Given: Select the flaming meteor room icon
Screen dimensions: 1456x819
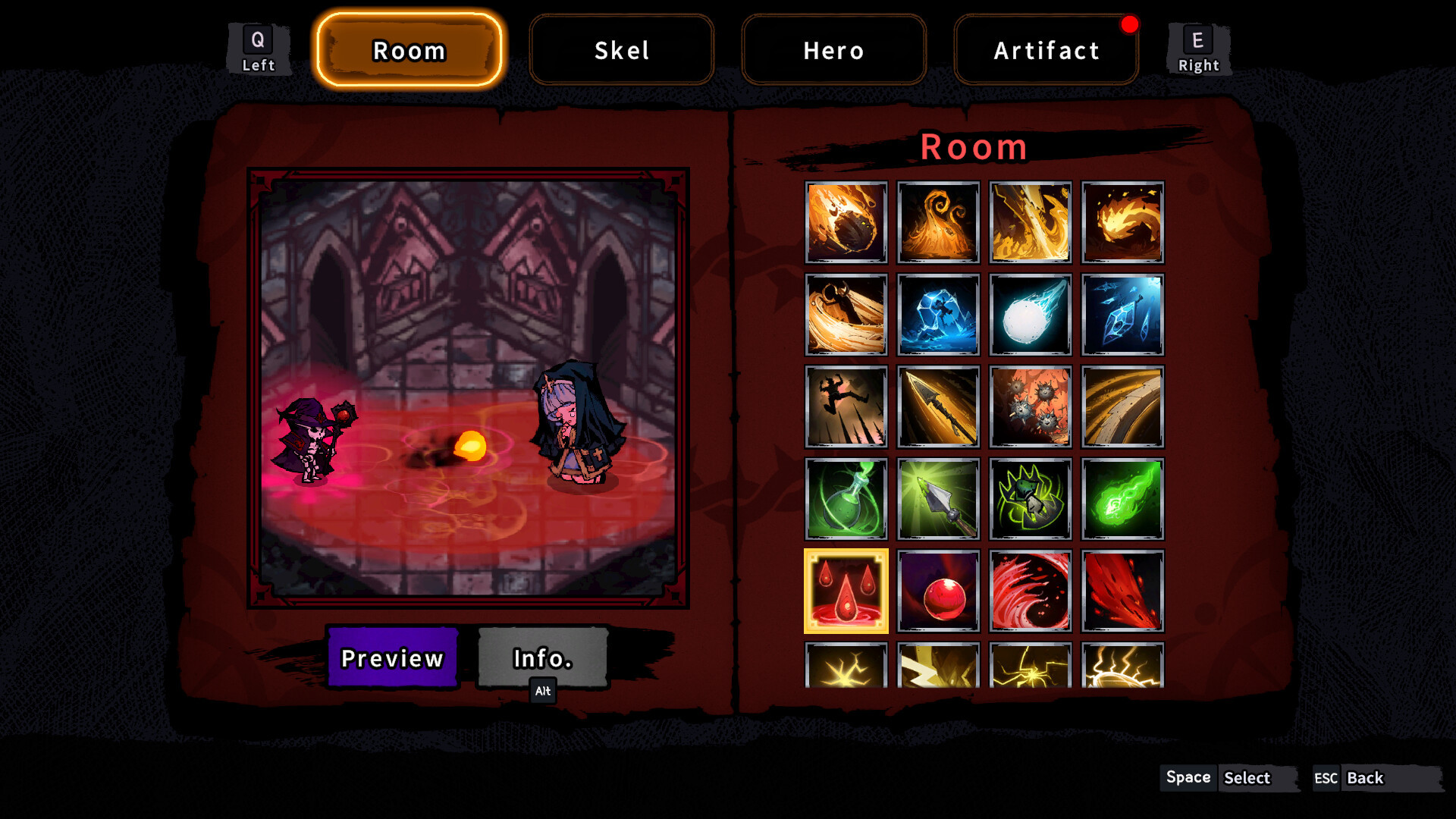Looking at the screenshot, I should click(846, 222).
